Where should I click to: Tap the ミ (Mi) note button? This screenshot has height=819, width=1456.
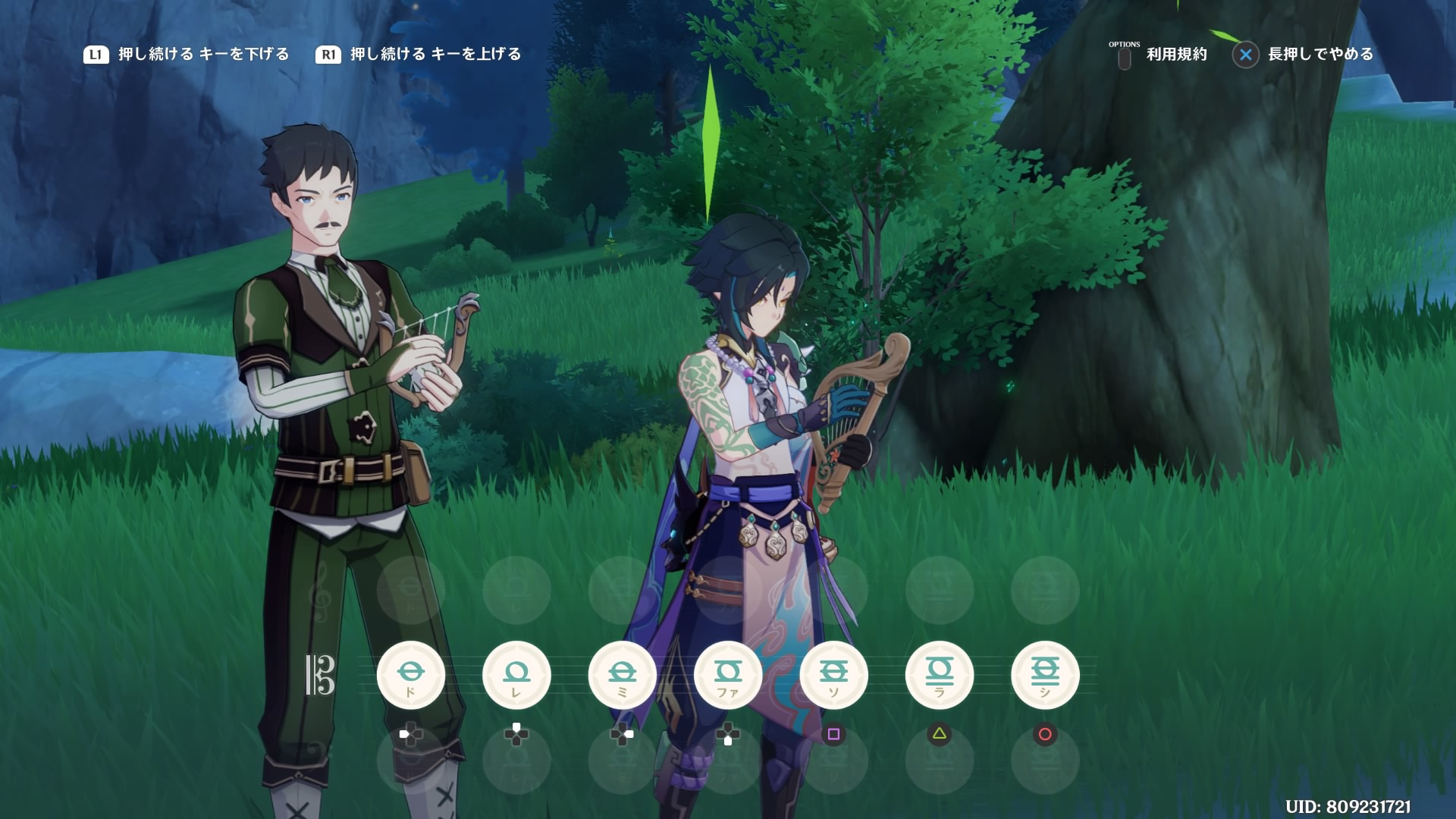pos(622,675)
